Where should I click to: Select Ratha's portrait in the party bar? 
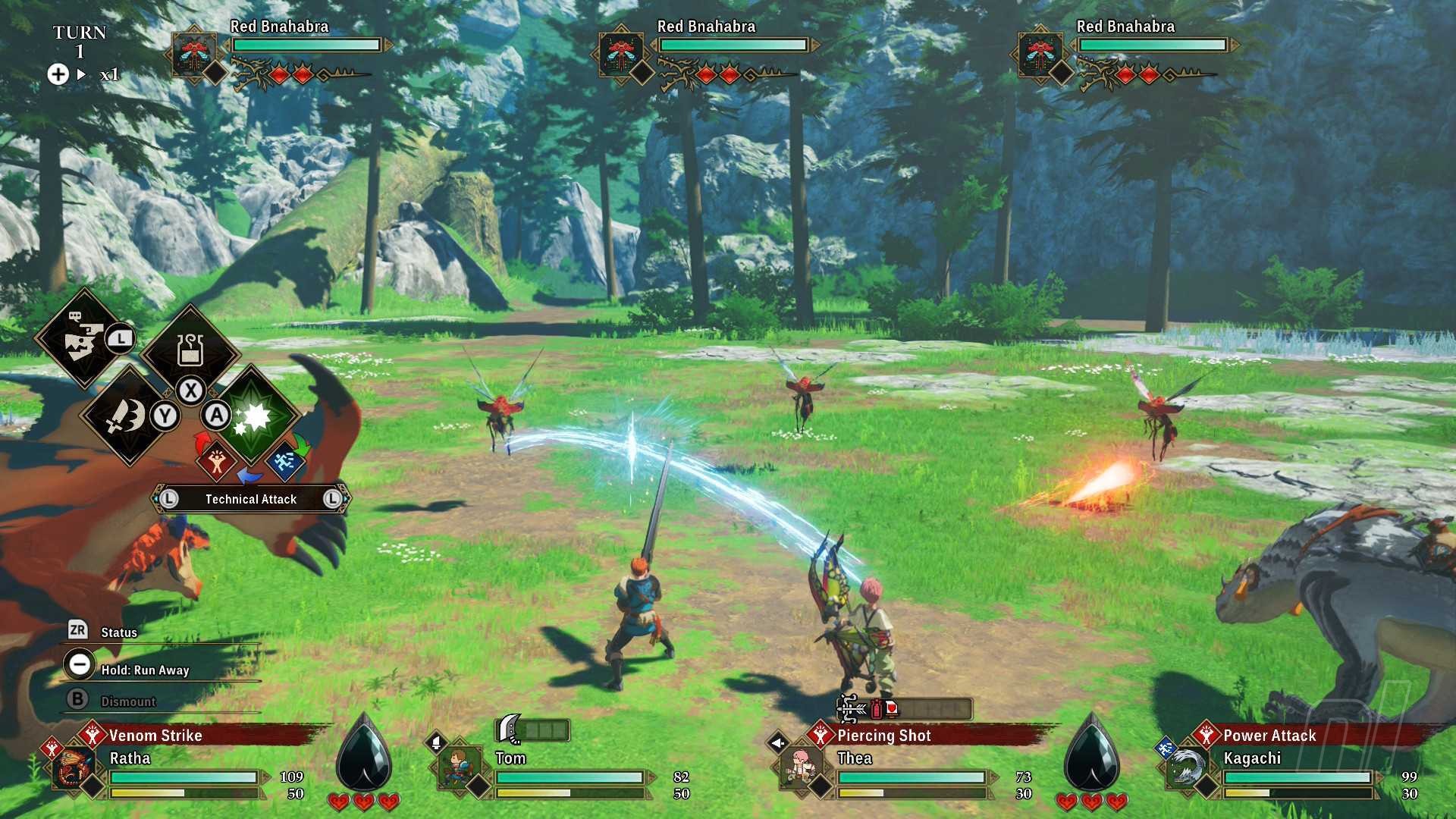pos(74,769)
